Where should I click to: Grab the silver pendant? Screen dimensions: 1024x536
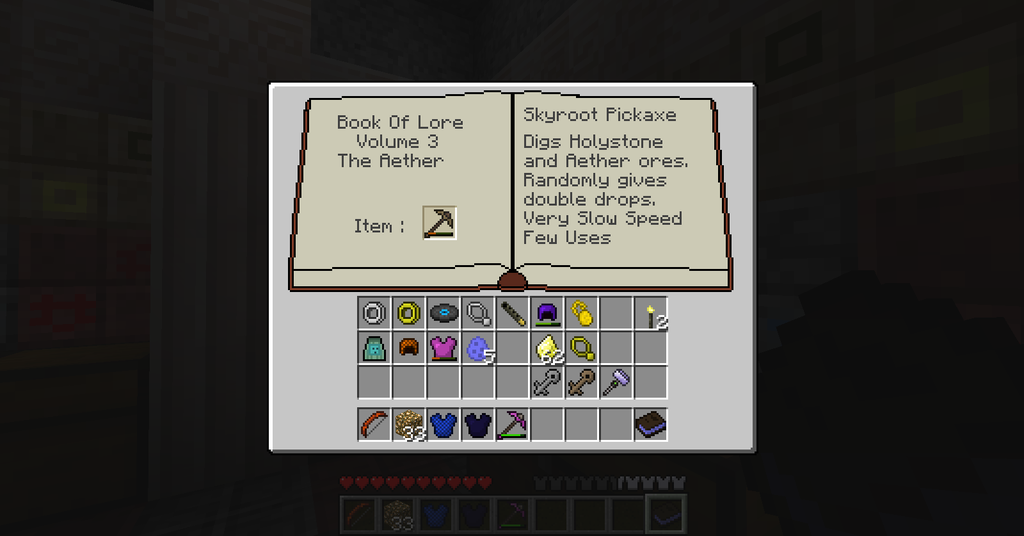(478, 314)
